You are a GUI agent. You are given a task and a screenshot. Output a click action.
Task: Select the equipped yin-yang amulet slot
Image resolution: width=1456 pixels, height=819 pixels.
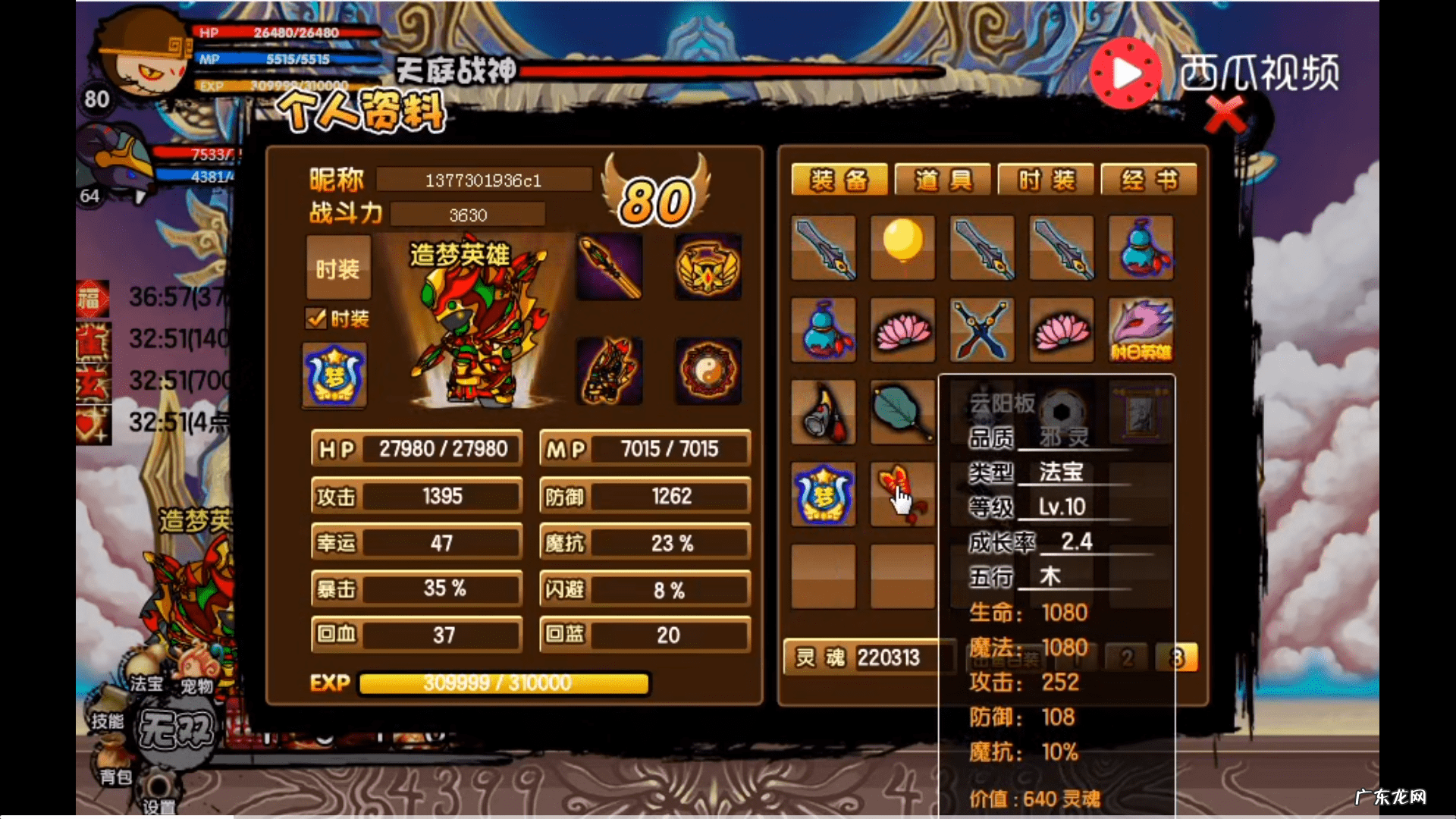(x=708, y=371)
